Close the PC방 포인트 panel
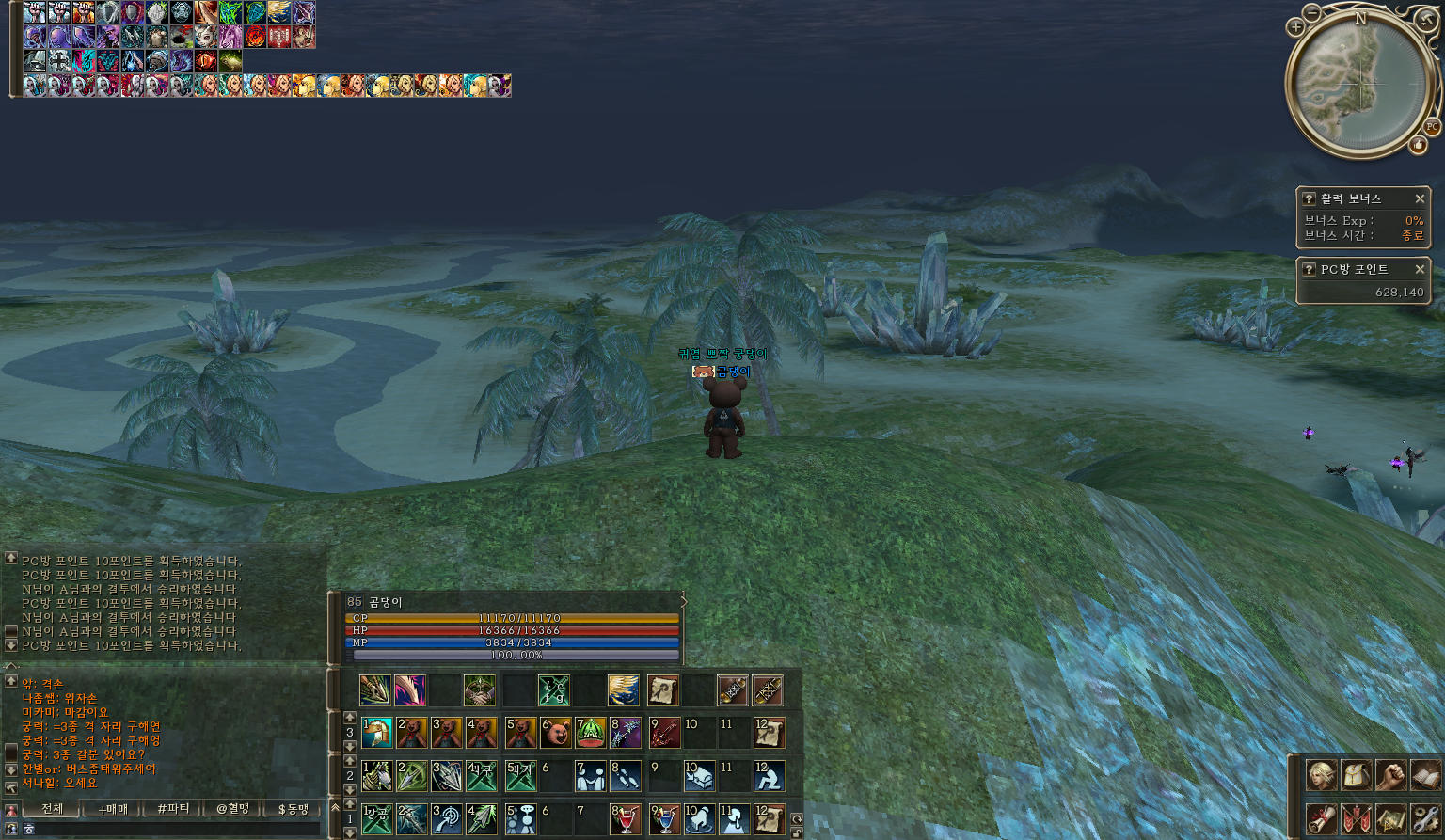The image size is (1445, 840). [x=1420, y=269]
